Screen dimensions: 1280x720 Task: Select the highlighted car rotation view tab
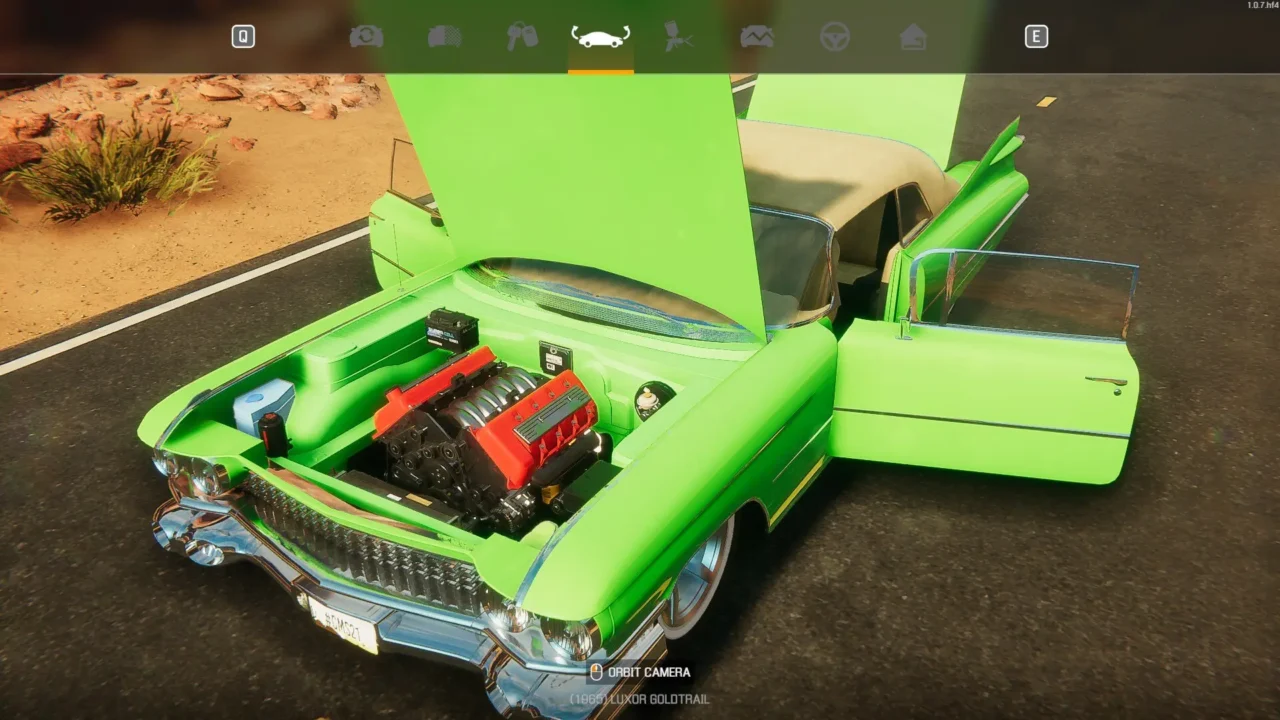(600, 37)
